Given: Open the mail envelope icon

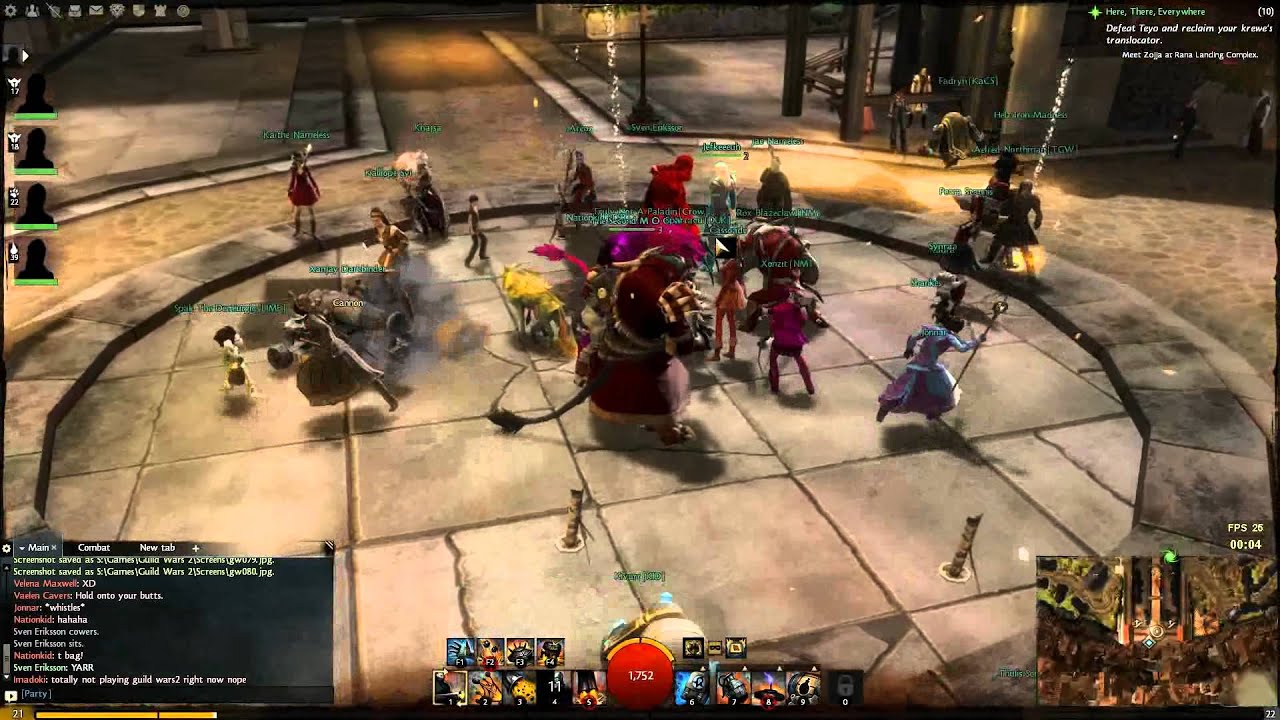Looking at the screenshot, I should pos(95,11).
